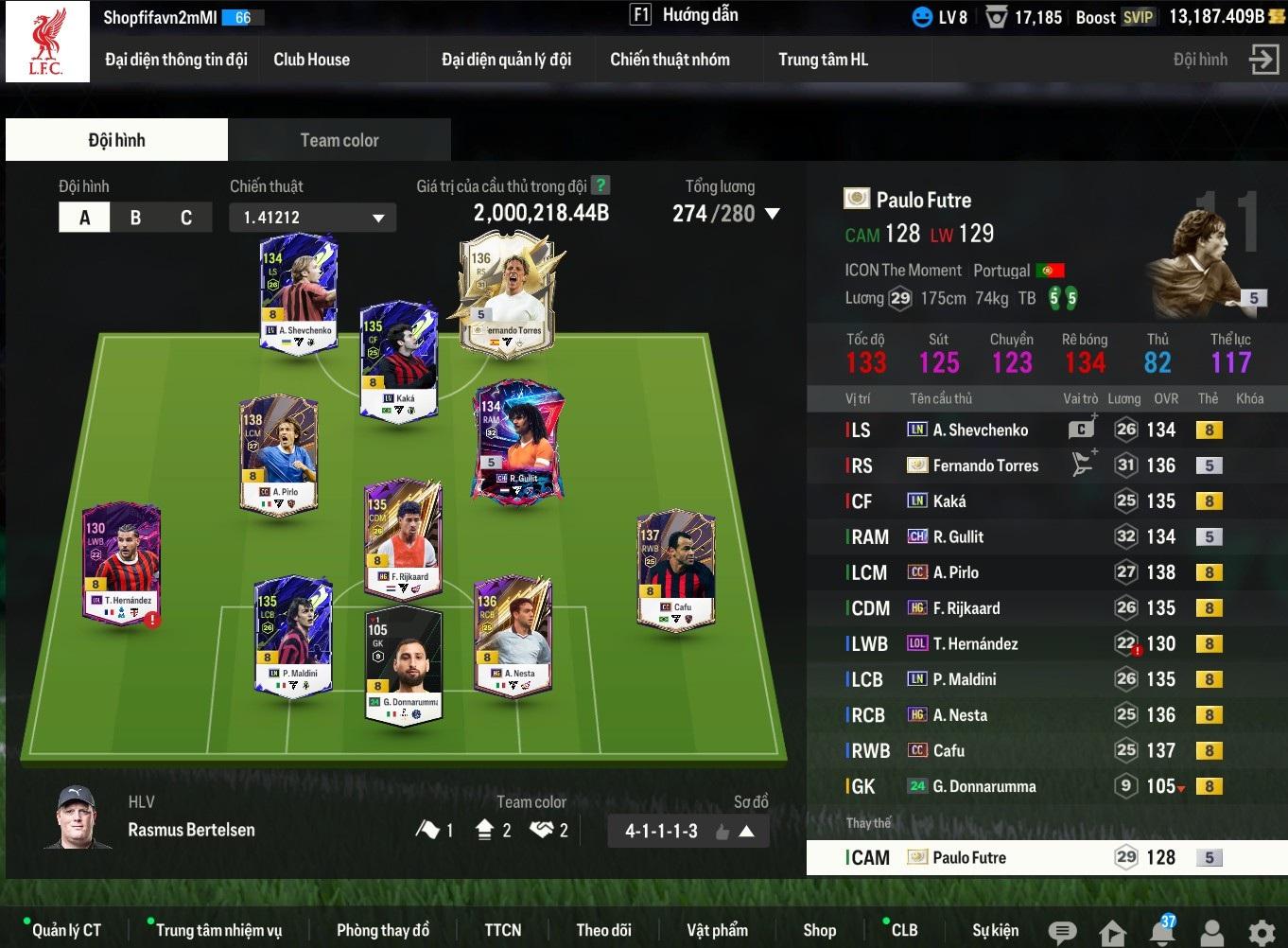The image size is (1288, 948).
Task: Pick G. Donnarumma's goalkeeper card
Action: pos(404,666)
